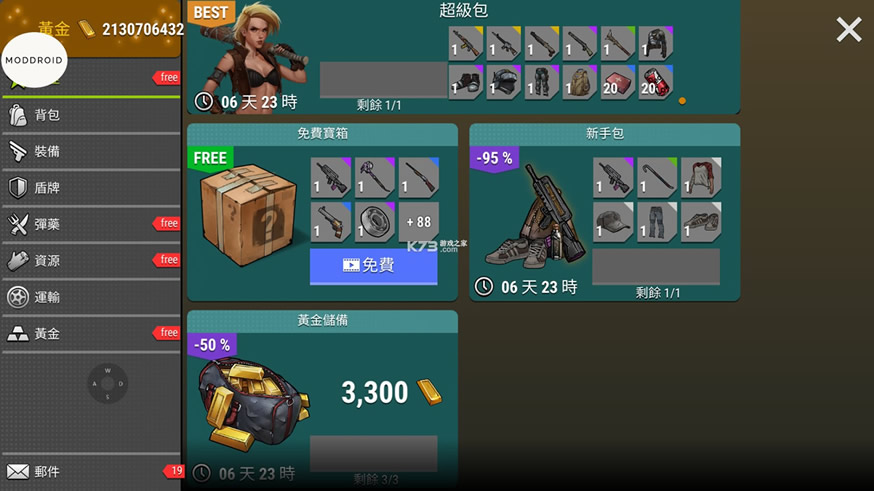The width and height of the screenshot is (874, 491).
Task: Buy the 3,300 gold reserve pack
Action: pyautogui.click(x=373, y=453)
